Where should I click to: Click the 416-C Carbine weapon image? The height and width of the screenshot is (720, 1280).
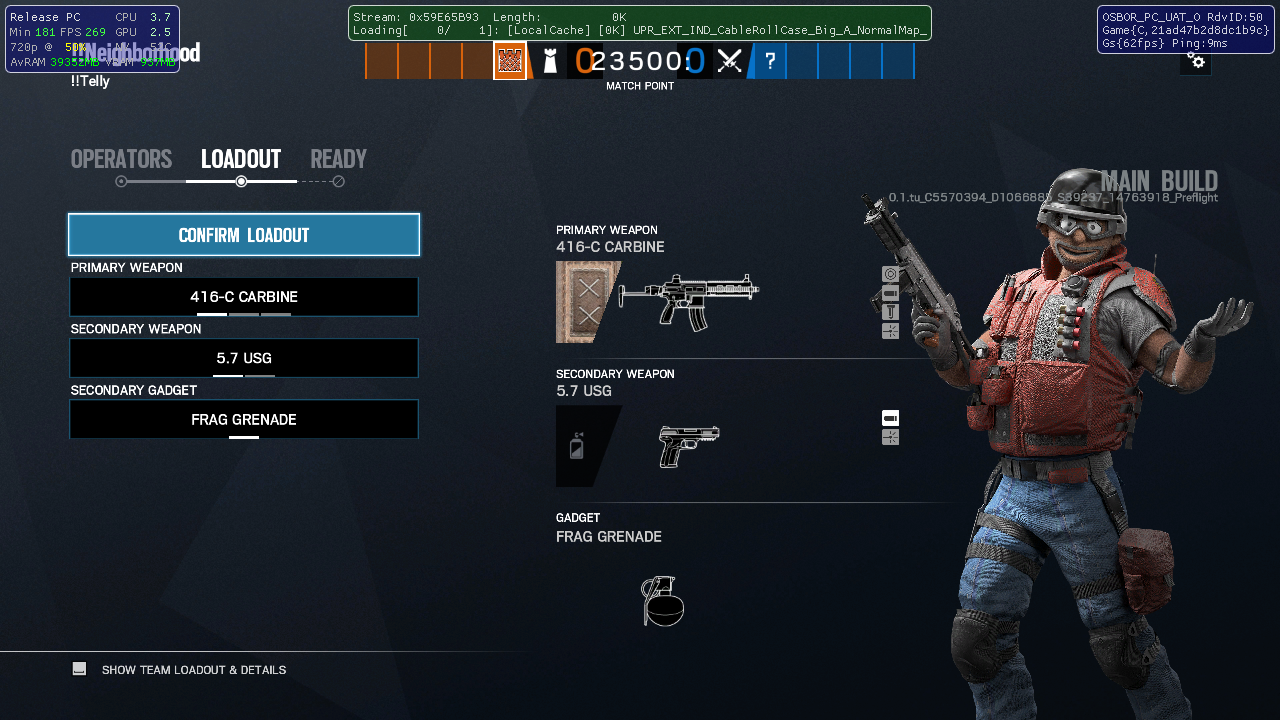click(689, 300)
